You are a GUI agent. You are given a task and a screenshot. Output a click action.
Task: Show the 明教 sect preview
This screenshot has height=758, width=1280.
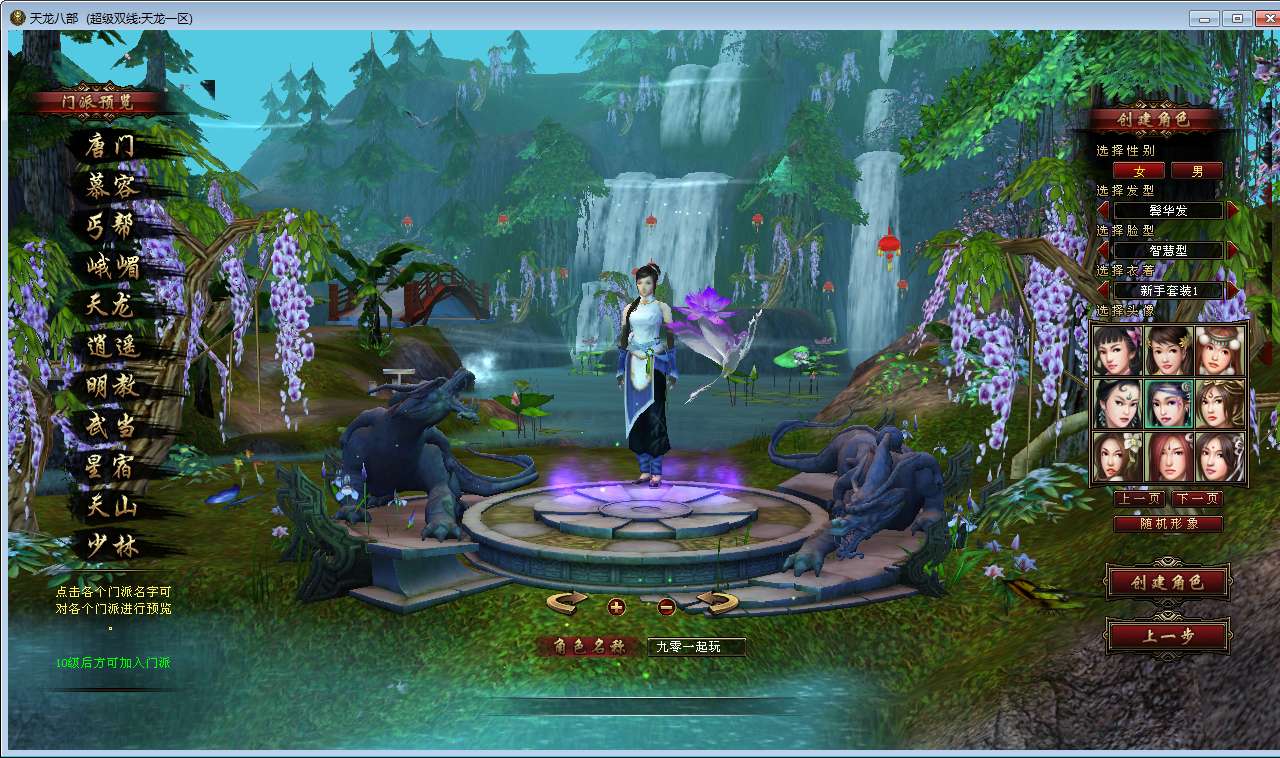[x=112, y=387]
